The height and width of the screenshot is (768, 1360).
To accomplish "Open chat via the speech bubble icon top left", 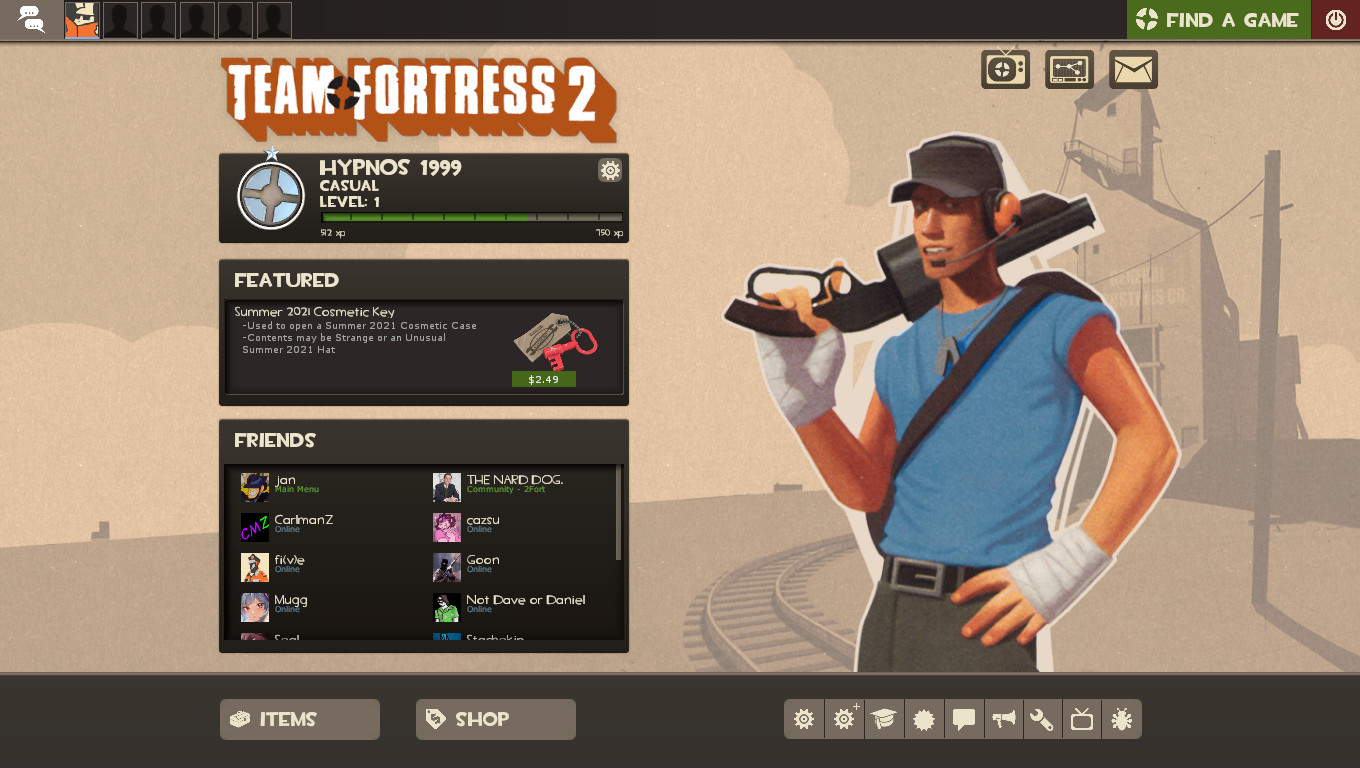I will coord(31,20).
